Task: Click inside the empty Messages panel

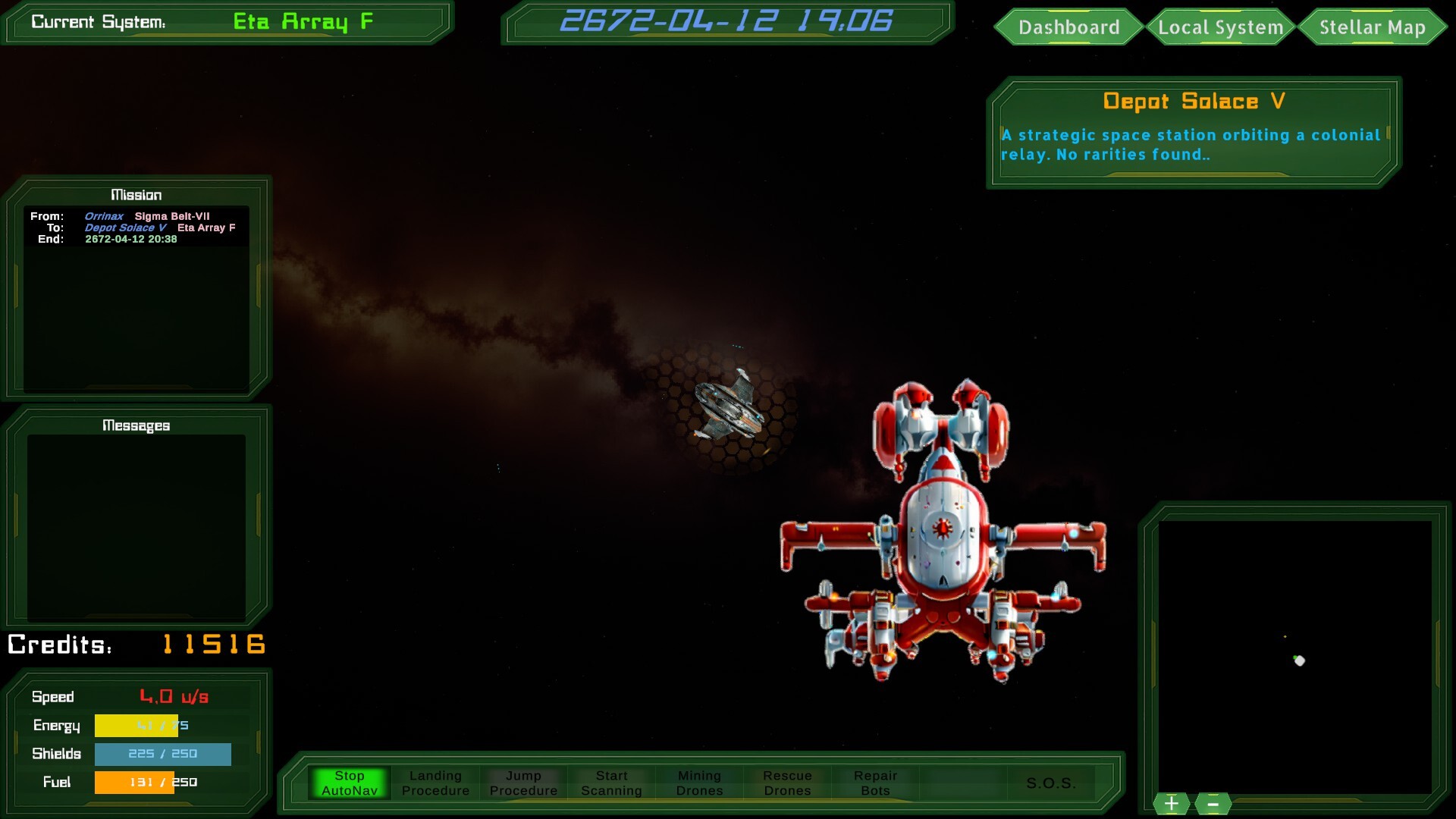Action: (135, 523)
